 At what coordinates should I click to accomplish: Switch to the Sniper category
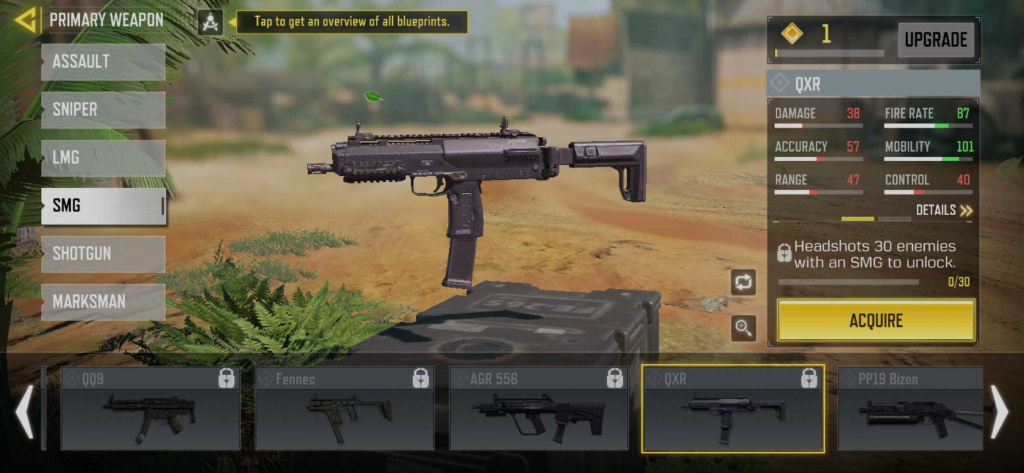pos(103,110)
